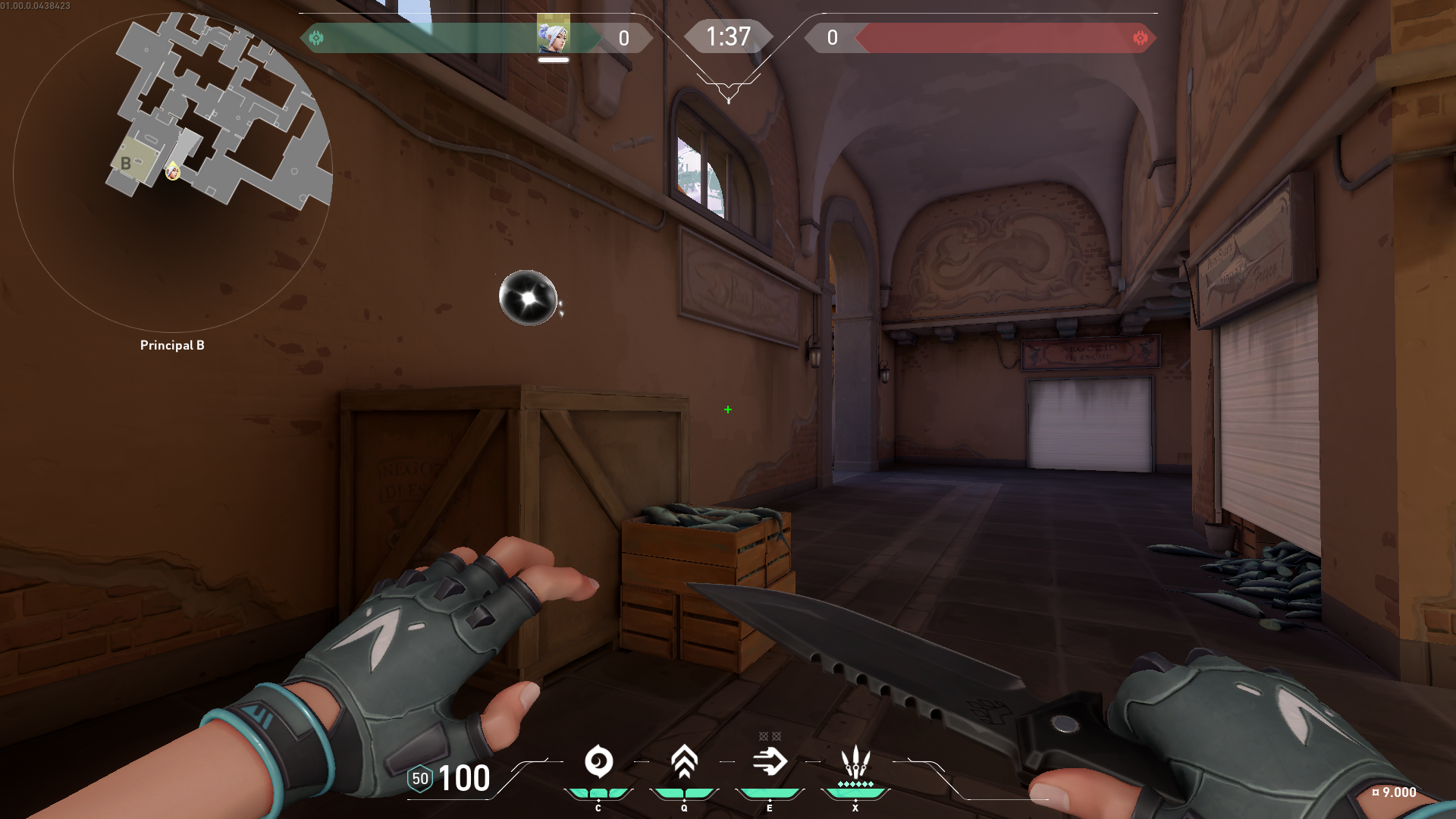This screenshot has width=1456, height=819.
Task: Activate the Cloudburst smoke ability icon
Action: coord(598,761)
